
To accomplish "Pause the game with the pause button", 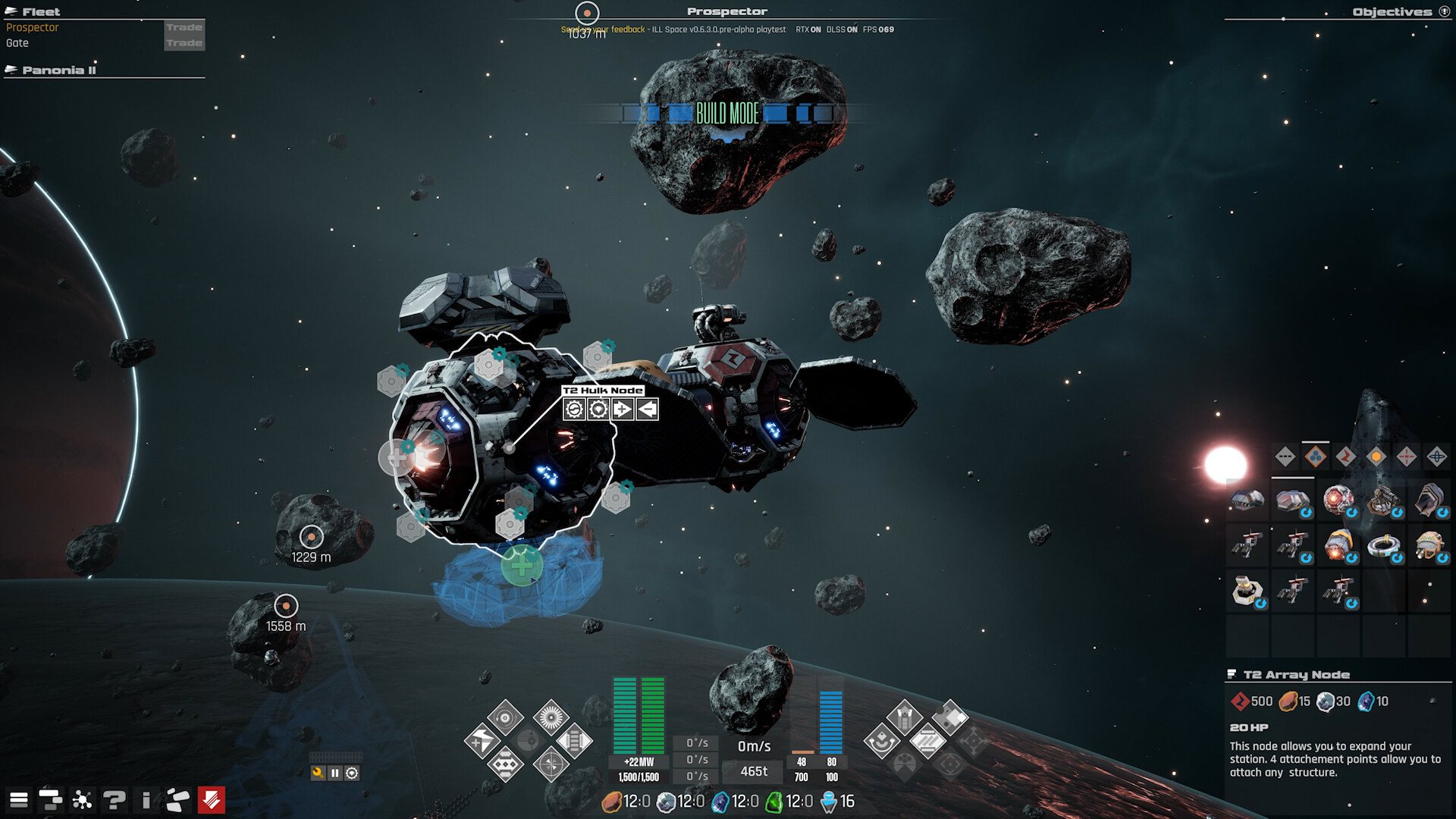I will coord(334,771).
